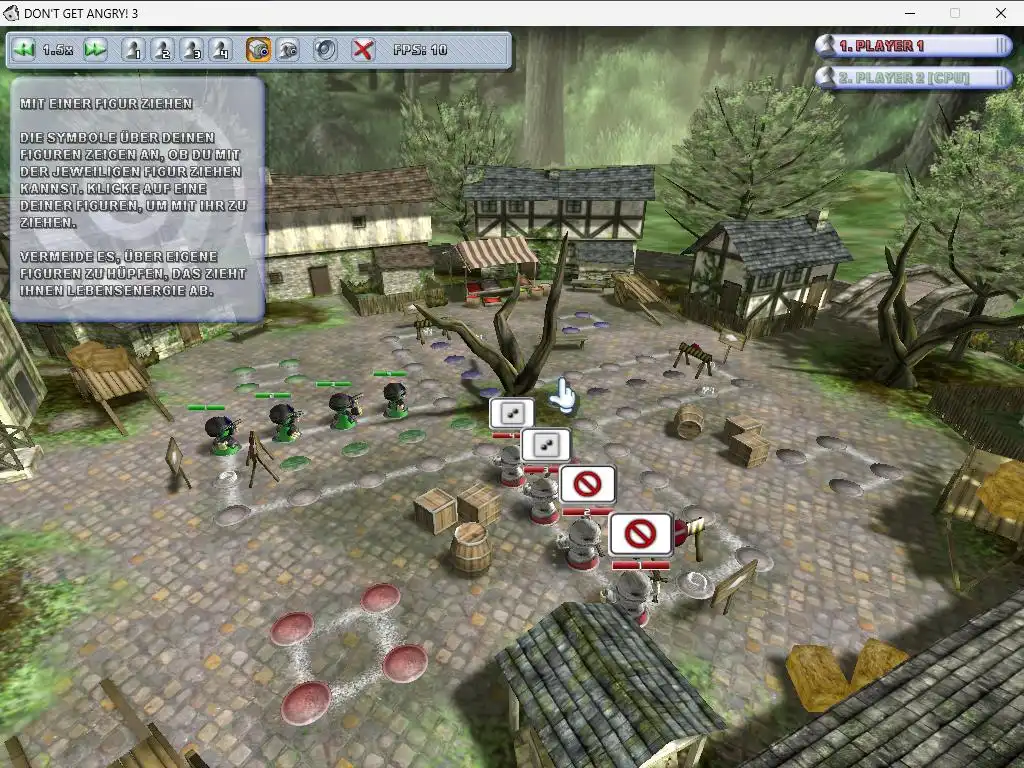The image size is (1024, 768).
Task: Slow down the game speed
Action: [x=24, y=49]
